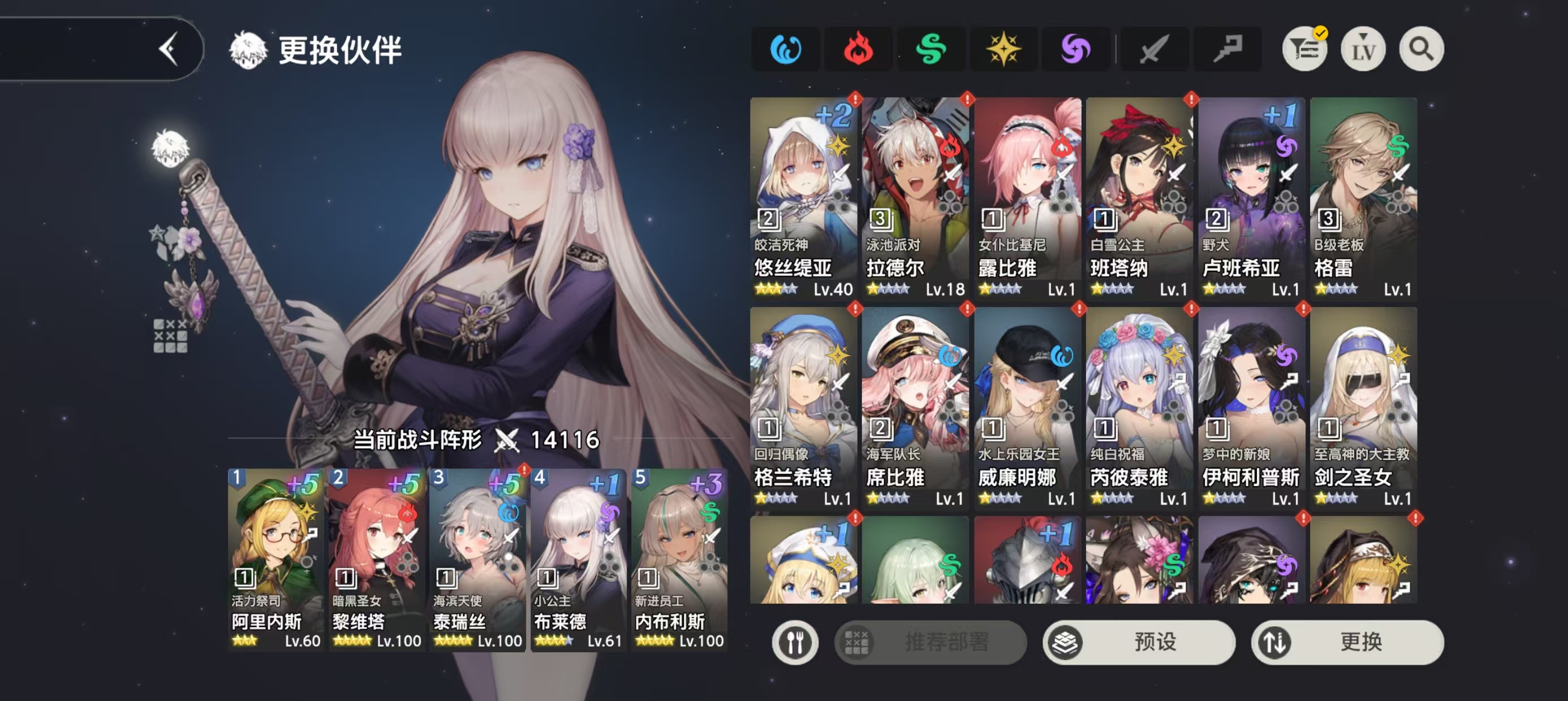
Task: Pick the 班塔纳 partner card
Action: (1139, 198)
